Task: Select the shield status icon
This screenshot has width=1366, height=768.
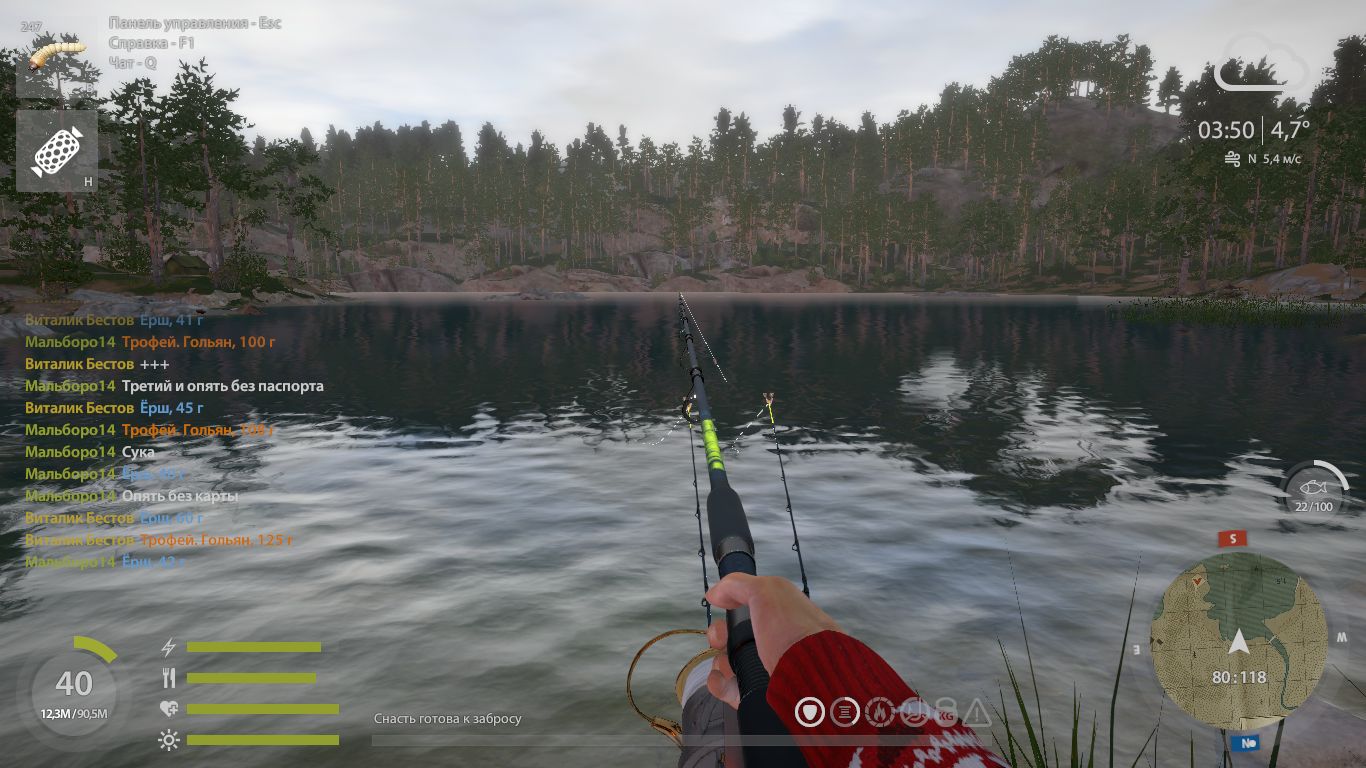Action: [x=810, y=713]
